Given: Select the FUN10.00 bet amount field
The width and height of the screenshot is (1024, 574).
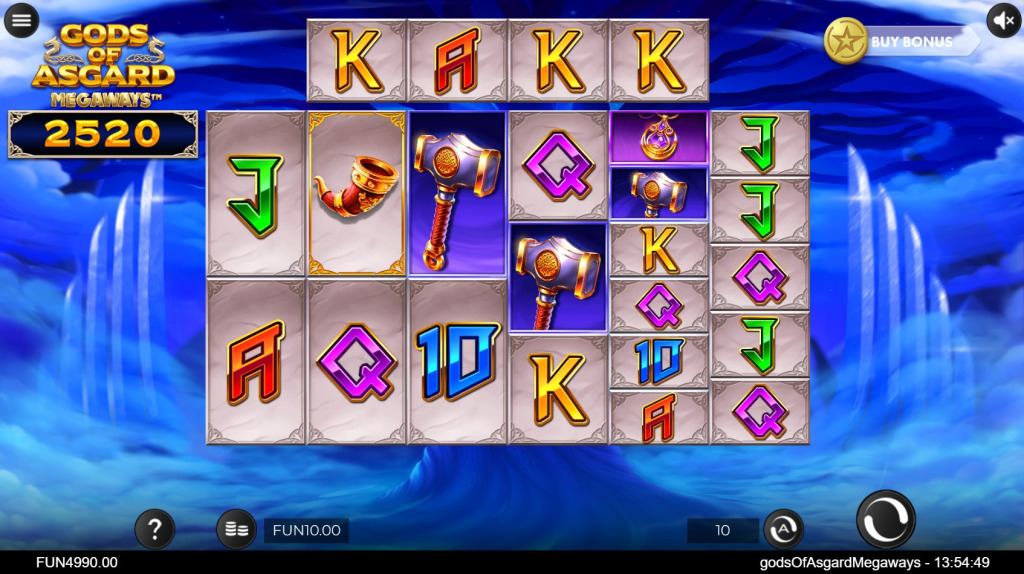Looking at the screenshot, I should 307,530.
